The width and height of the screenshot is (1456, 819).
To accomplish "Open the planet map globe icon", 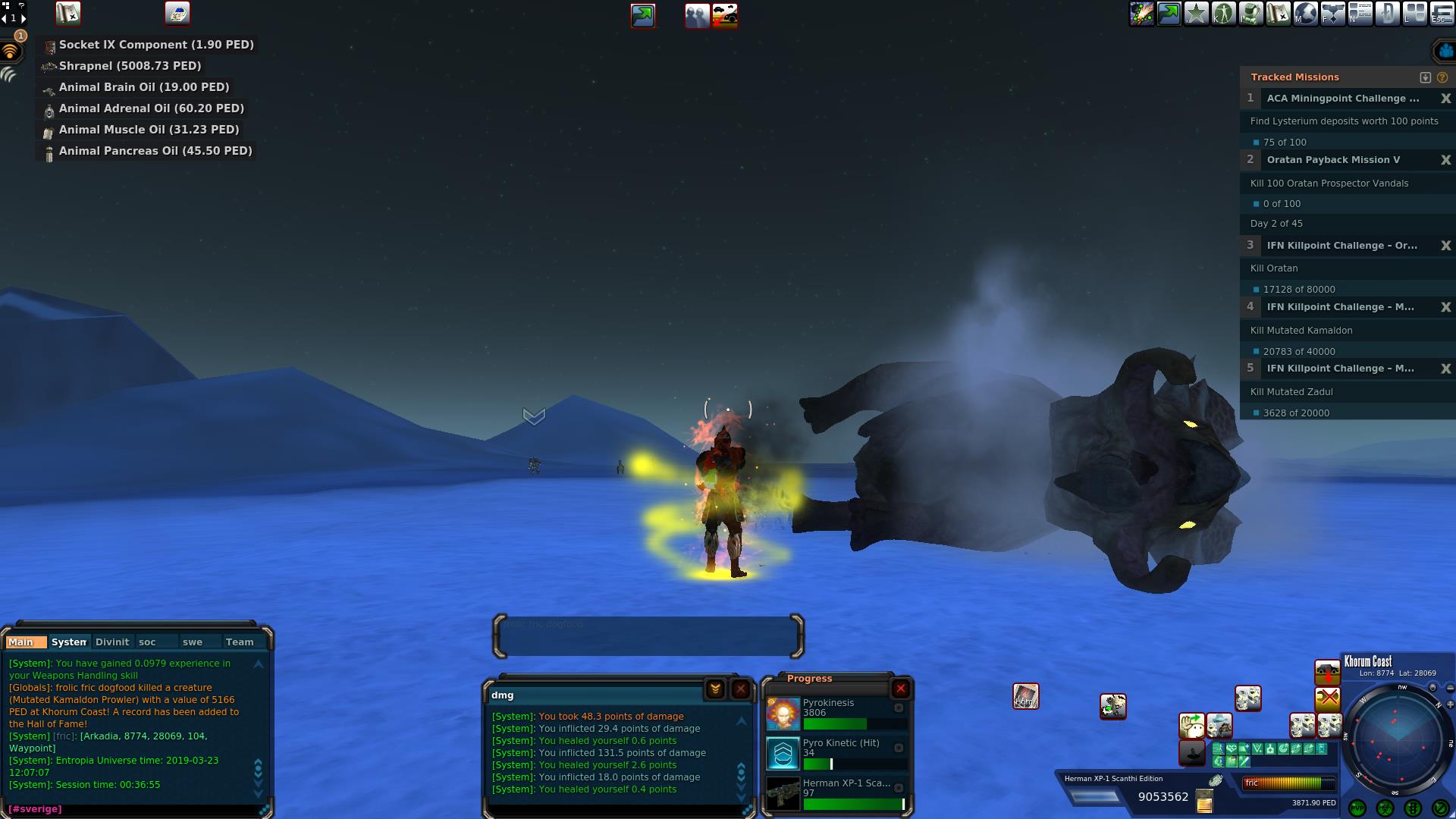I will [x=1306, y=14].
